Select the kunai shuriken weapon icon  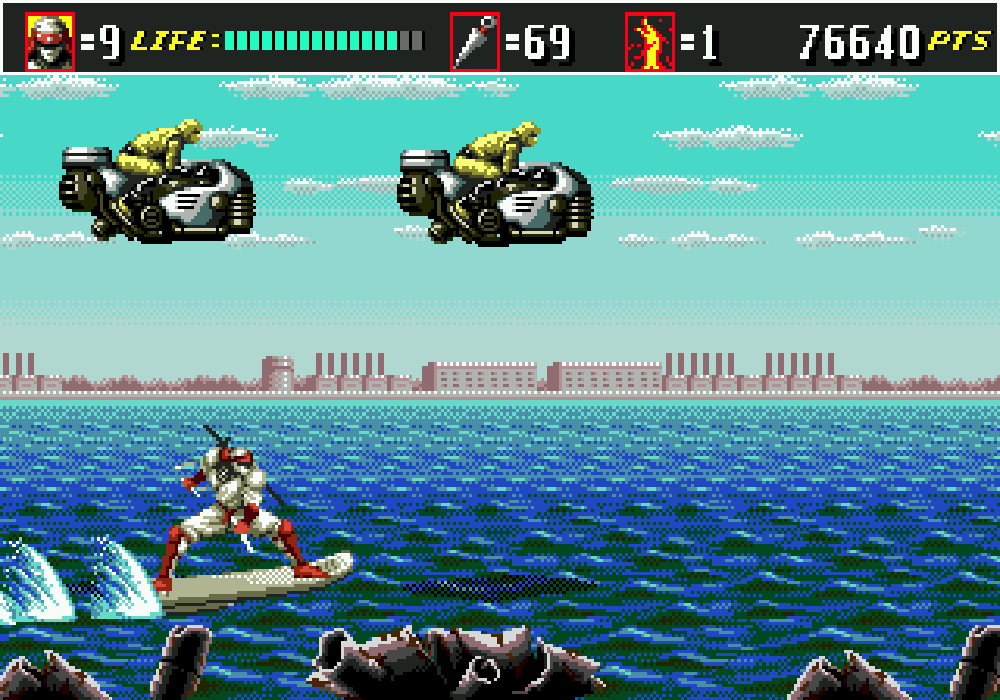[x=475, y=42]
